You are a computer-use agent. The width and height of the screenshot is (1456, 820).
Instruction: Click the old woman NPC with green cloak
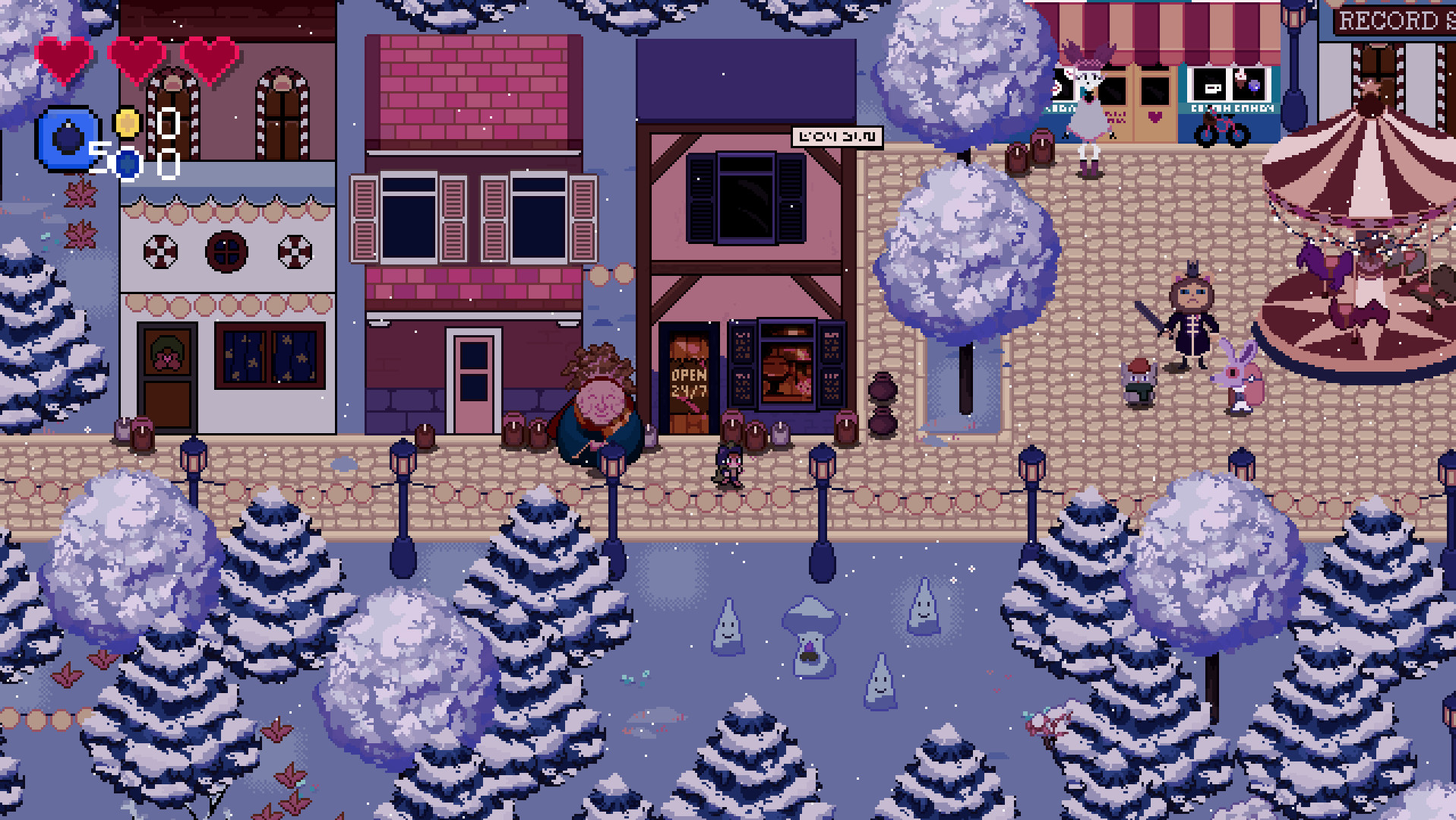(600, 403)
